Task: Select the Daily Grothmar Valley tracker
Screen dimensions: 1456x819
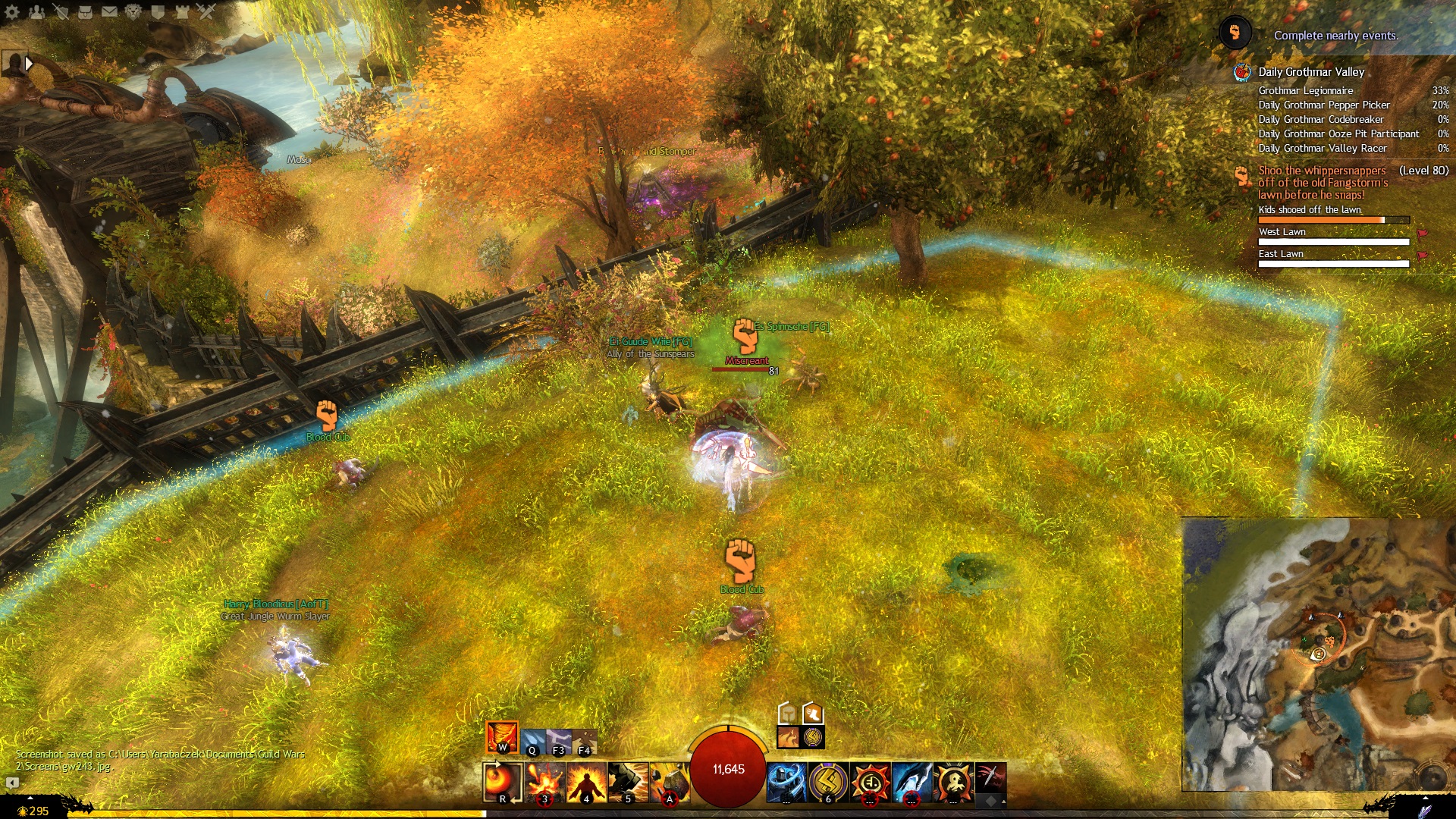Action: tap(1311, 72)
